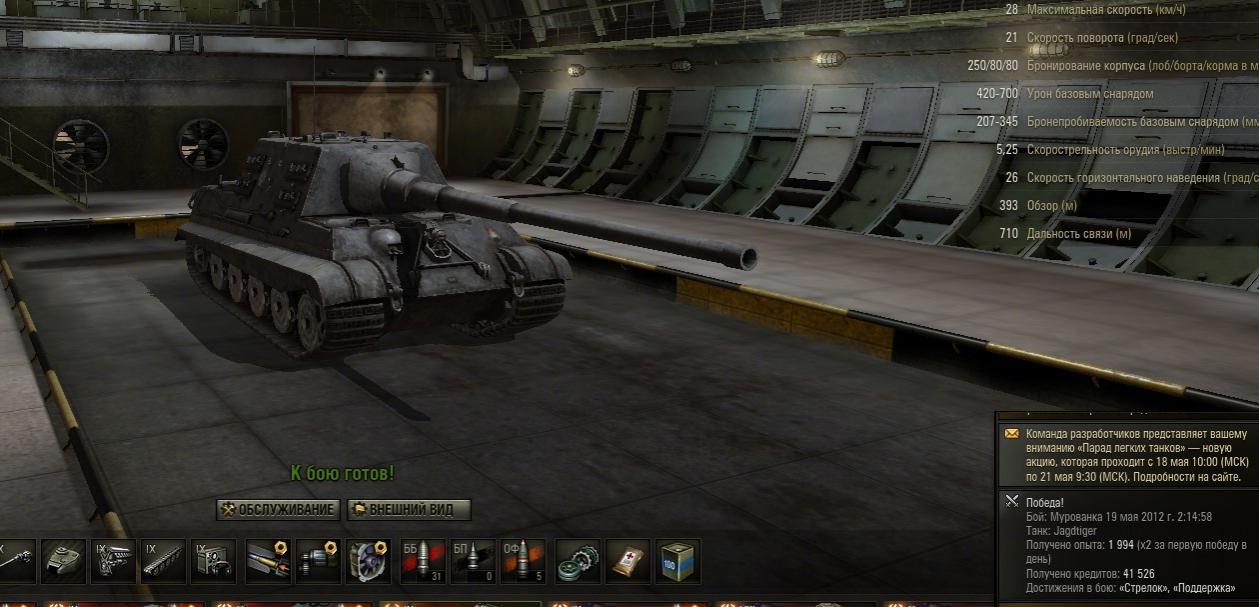This screenshot has width=1259, height=607.
Task: Open the ventilation fan equipment slot
Action: pyautogui.click(x=368, y=561)
